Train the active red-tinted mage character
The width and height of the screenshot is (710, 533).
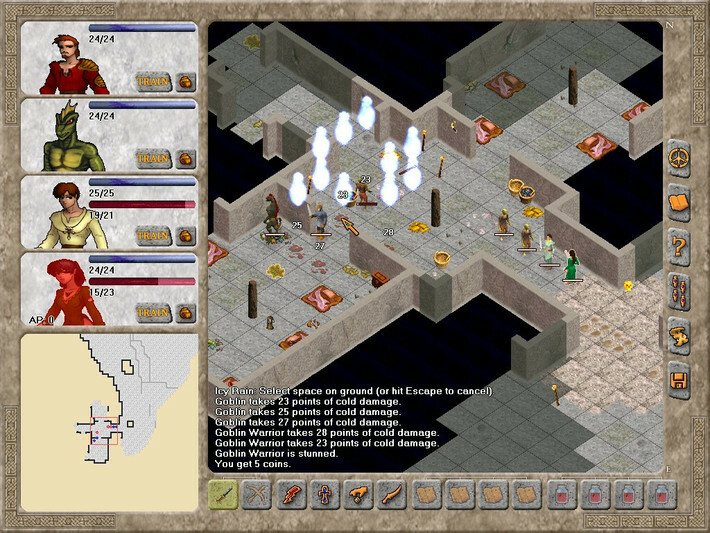coord(152,312)
